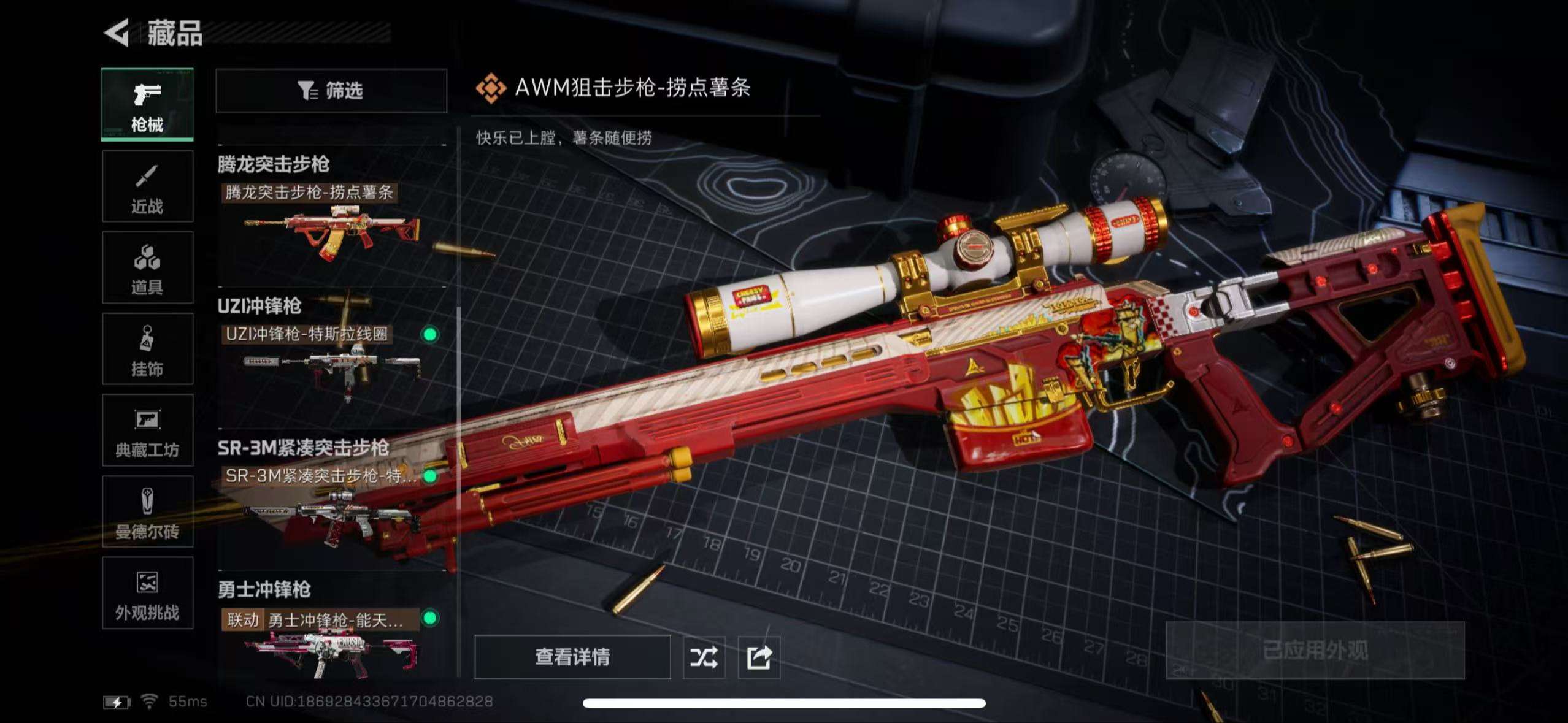Viewport: 1568px width, 723px height.
Task: Select the 挂饰 charm pendant icon
Action: coord(147,350)
